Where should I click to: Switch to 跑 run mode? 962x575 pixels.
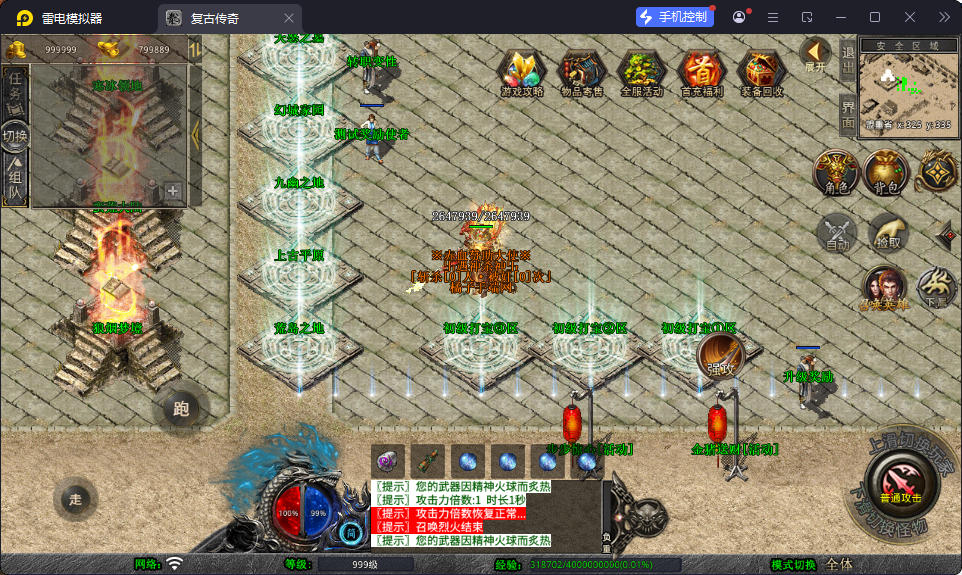pos(181,408)
